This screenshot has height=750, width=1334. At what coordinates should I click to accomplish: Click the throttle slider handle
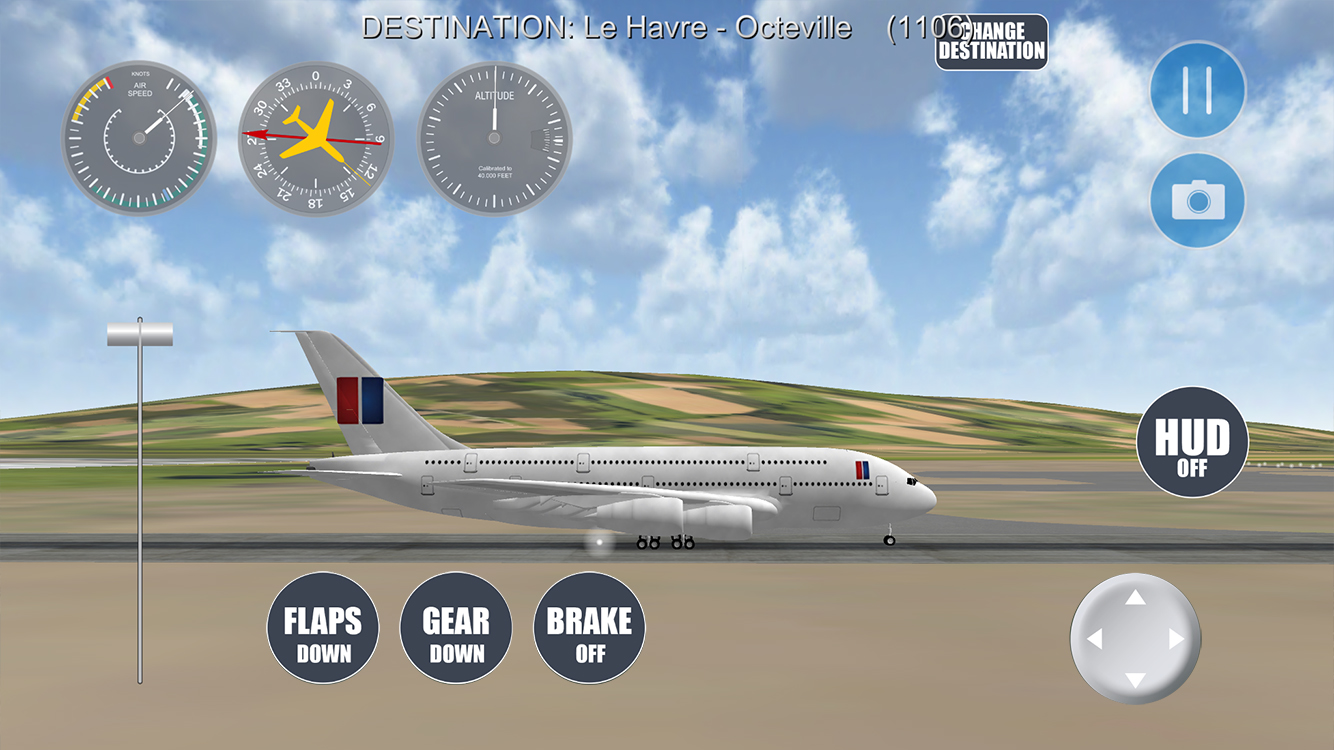[x=140, y=334]
